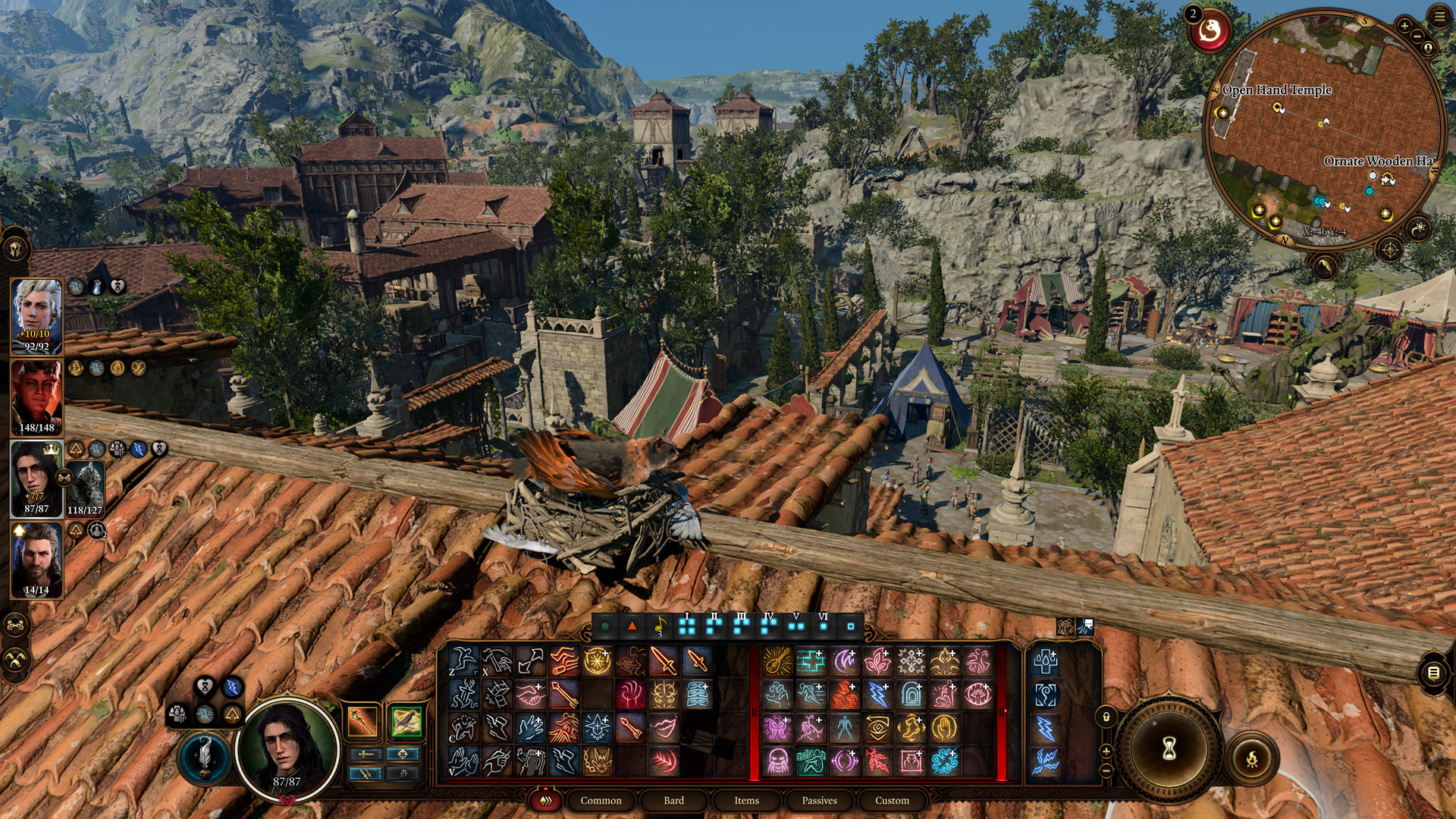This screenshot has width=1456, height=819.
Task: Toggle the group sneak button on left sidebar
Action: 16,659
